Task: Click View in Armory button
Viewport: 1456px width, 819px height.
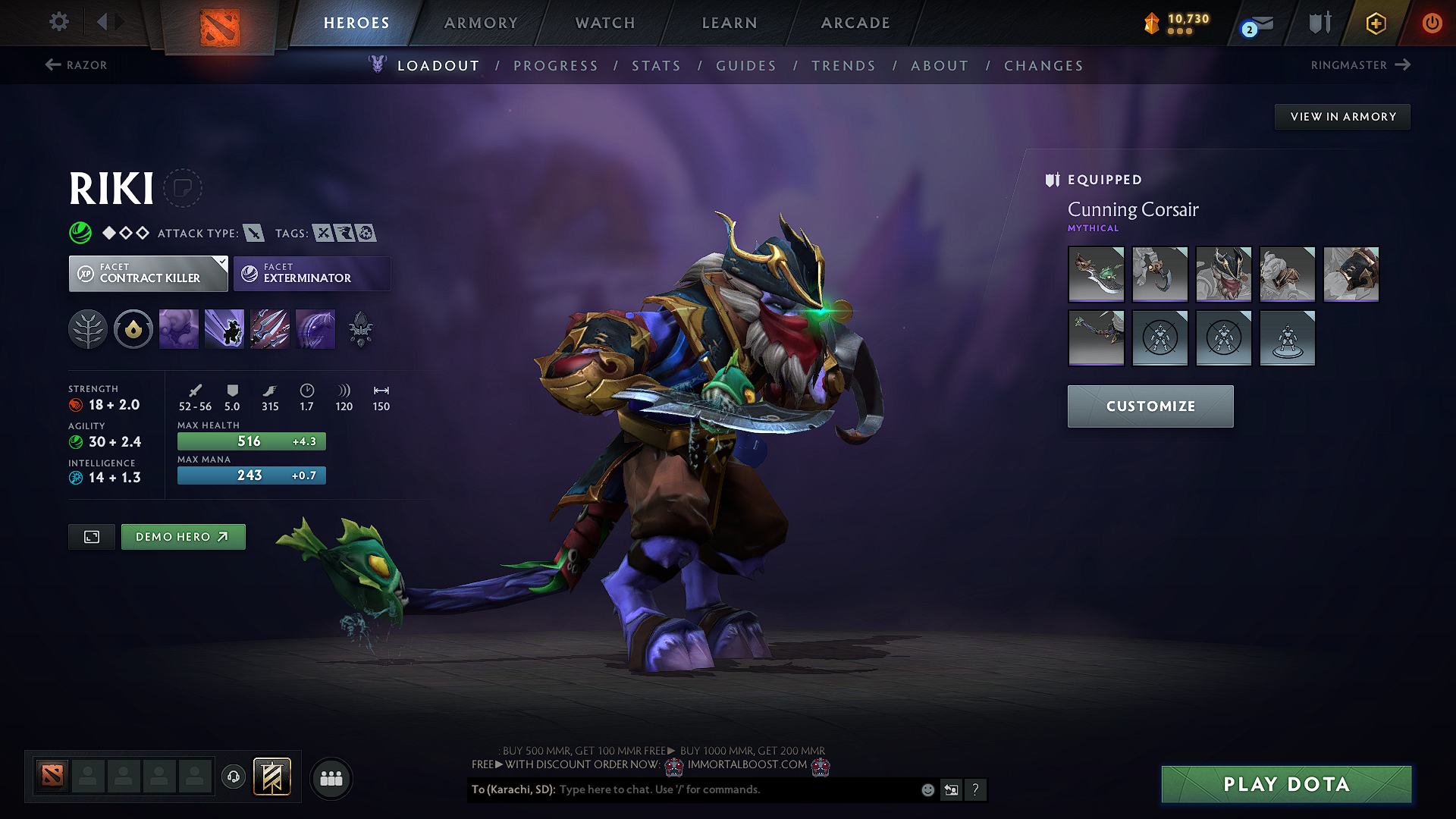Action: click(x=1342, y=117)
